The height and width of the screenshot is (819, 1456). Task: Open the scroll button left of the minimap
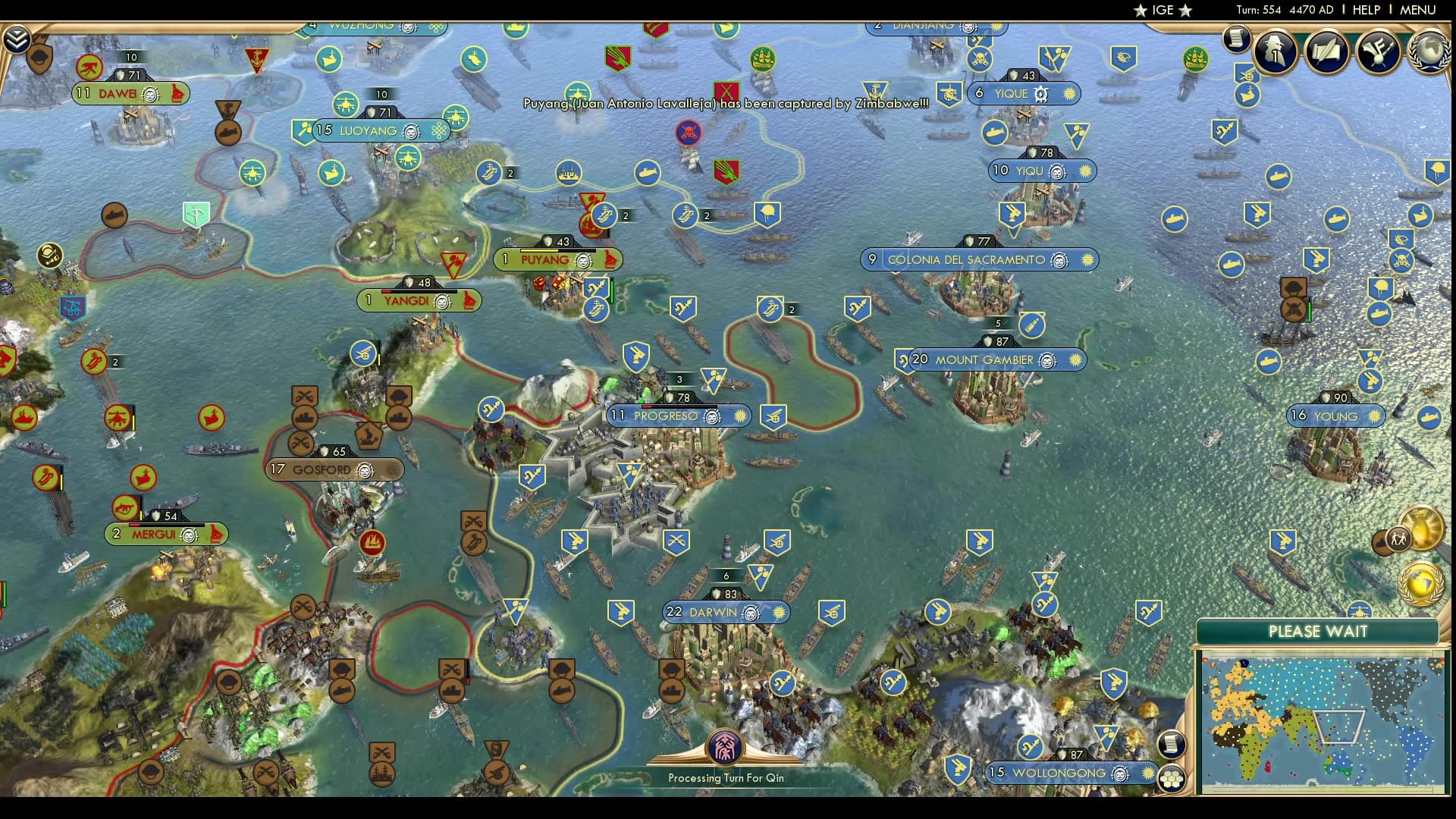pos(1172,744)
